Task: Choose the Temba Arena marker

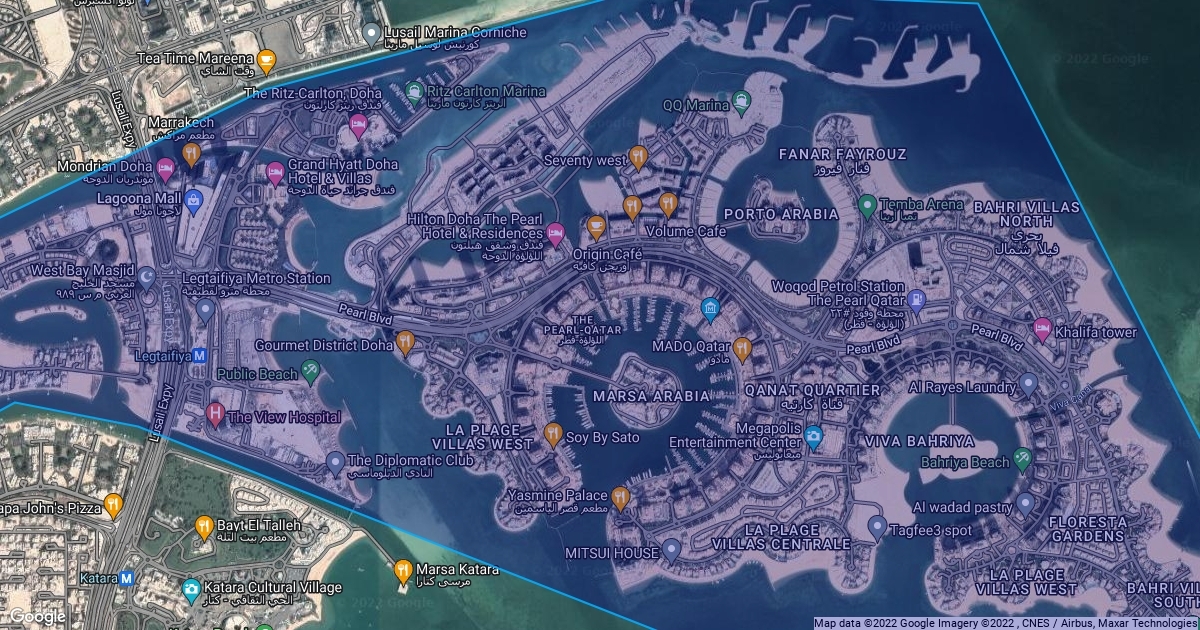Action: (x=867, y=205)
